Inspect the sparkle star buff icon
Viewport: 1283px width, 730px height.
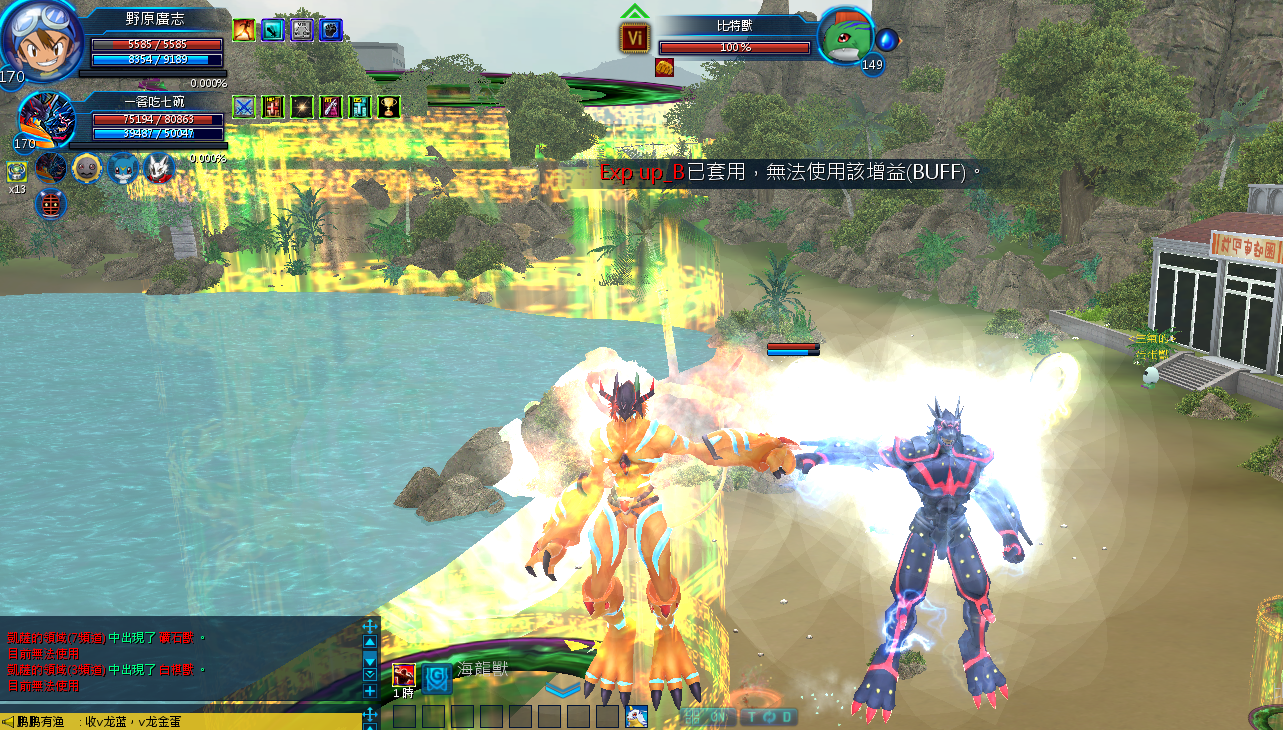[302, 106]
